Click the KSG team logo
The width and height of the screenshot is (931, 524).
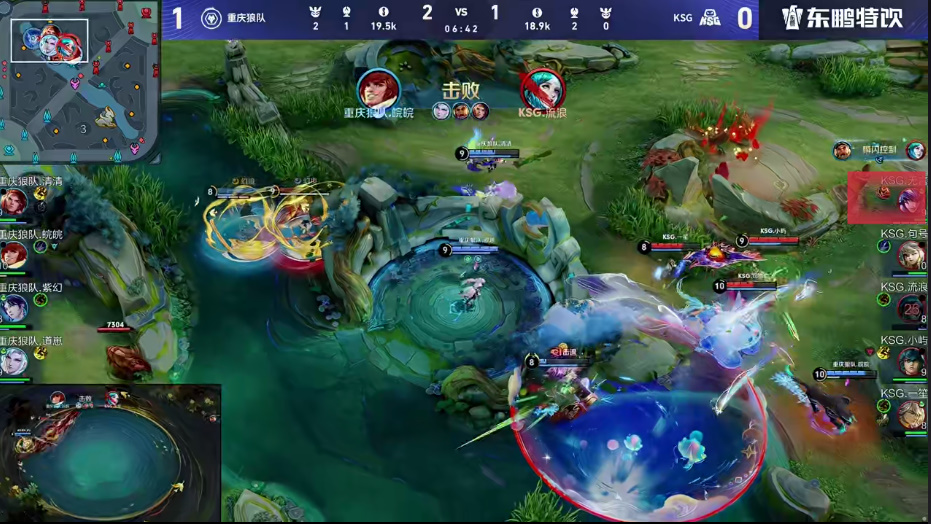point(710,18)
